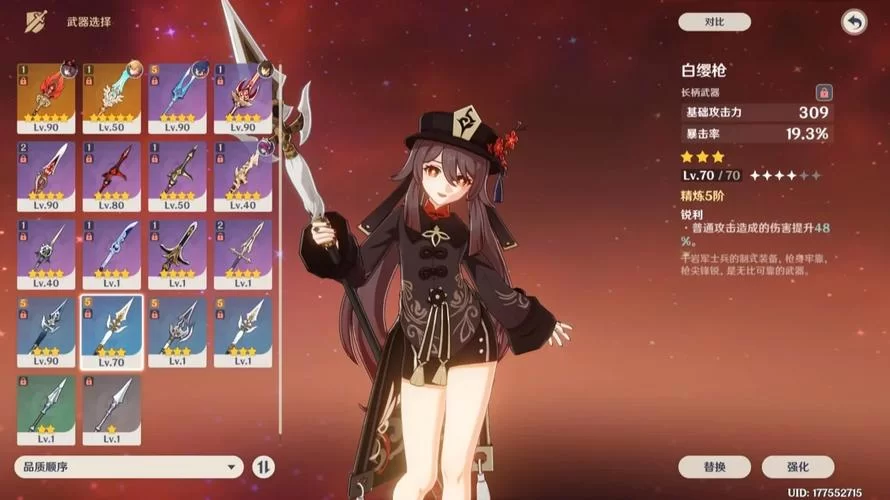Select the five-star Staff of Homa Lv.90
The width and height of the screenshot is (890, 500).
46,97
